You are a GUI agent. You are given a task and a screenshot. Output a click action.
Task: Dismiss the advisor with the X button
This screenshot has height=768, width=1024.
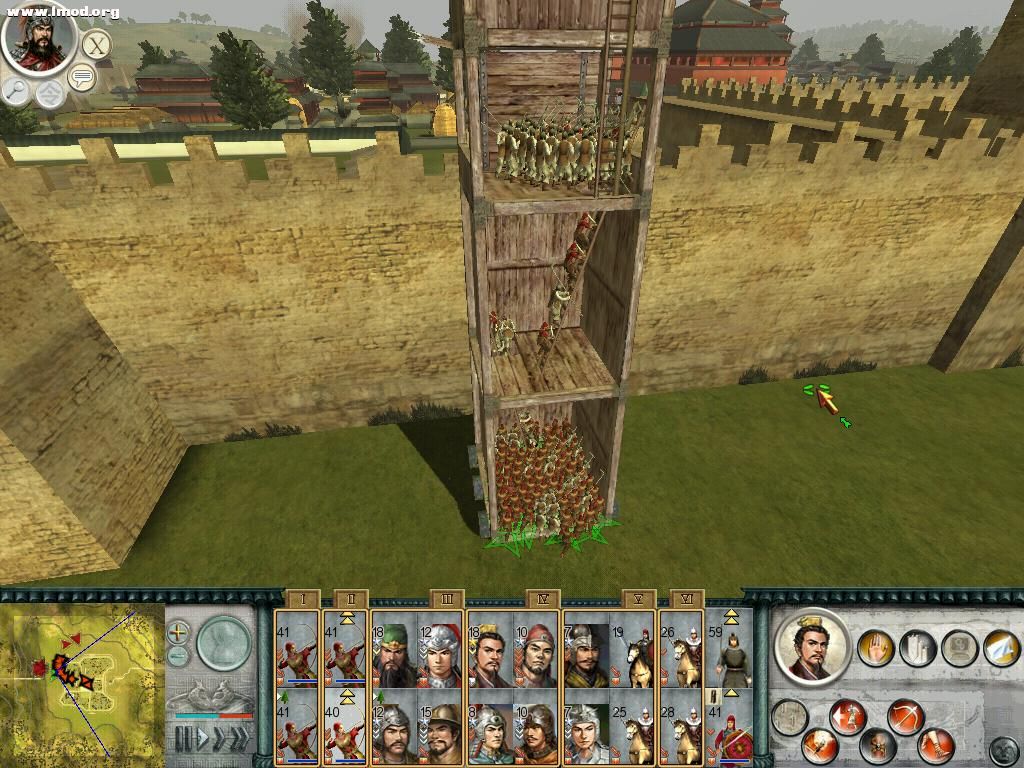pyautogui.click(x=96, y=45)
